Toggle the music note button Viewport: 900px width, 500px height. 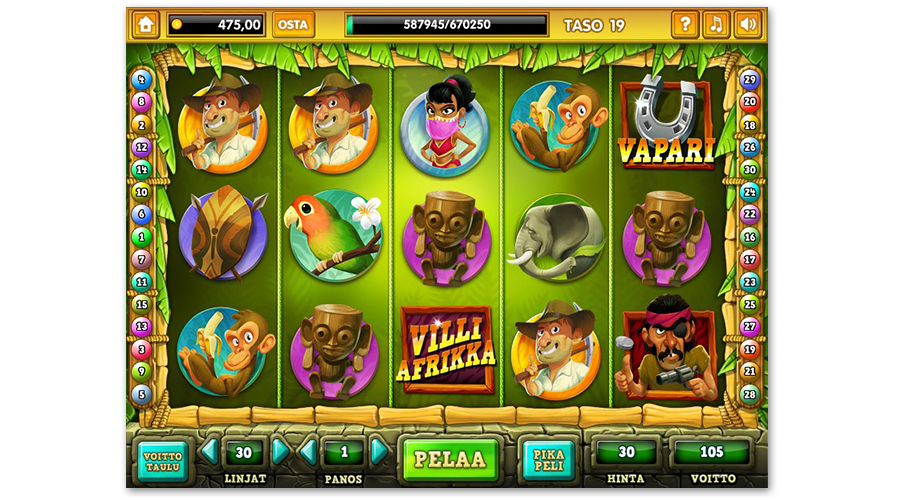716,24
